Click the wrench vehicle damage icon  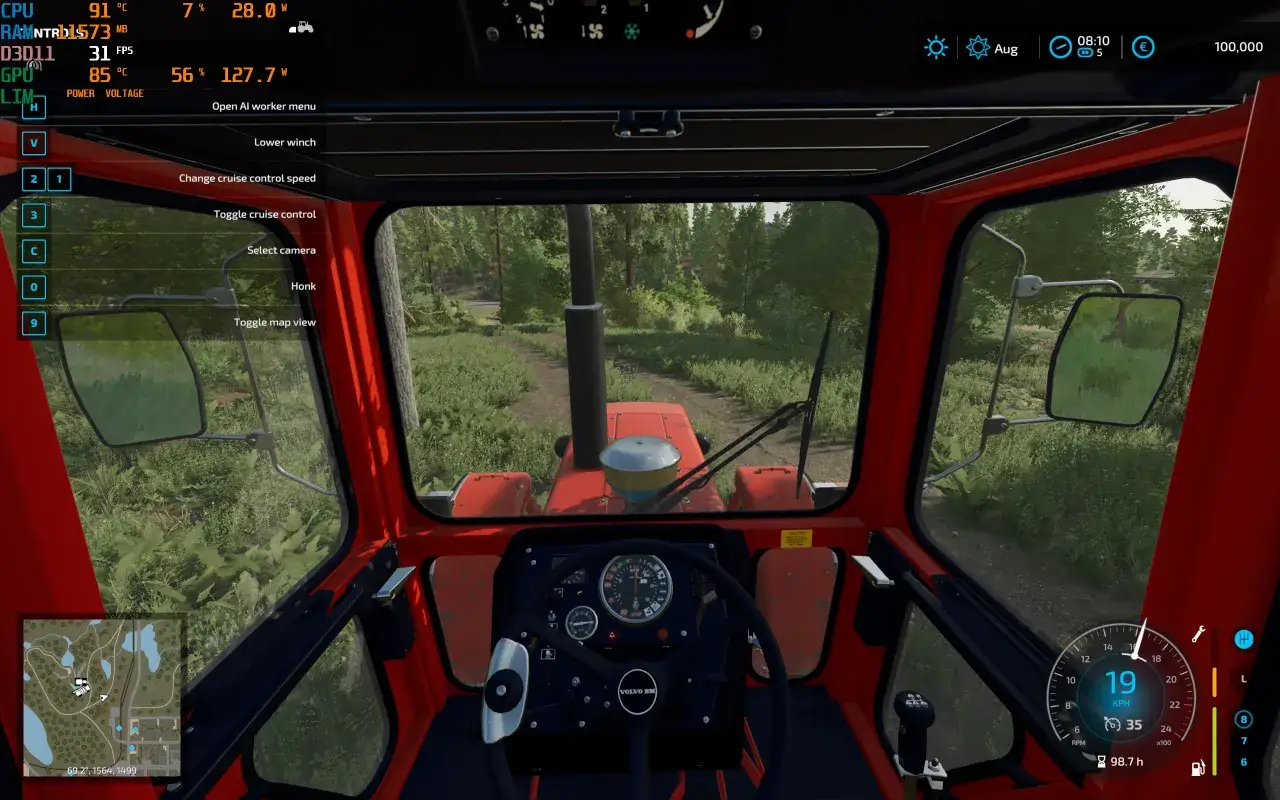[x=1200, y=635]
